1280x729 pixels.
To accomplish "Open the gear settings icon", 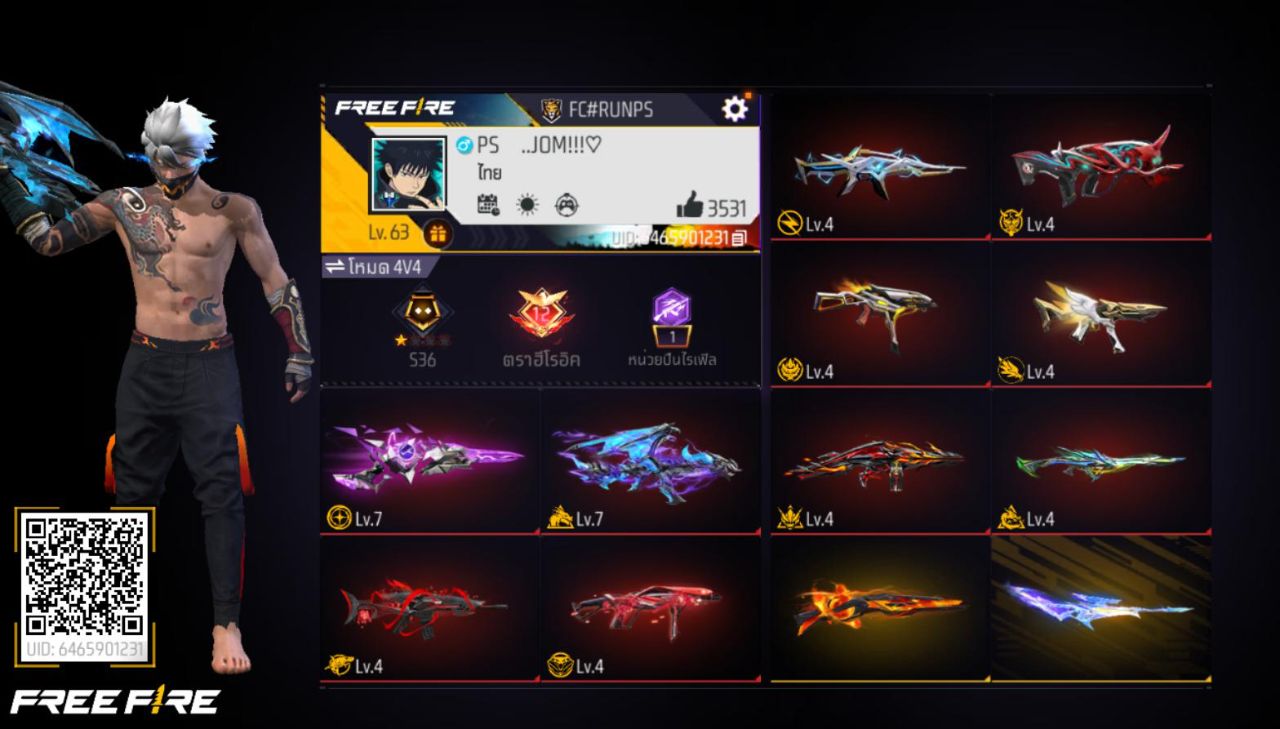I will point(735,108).
